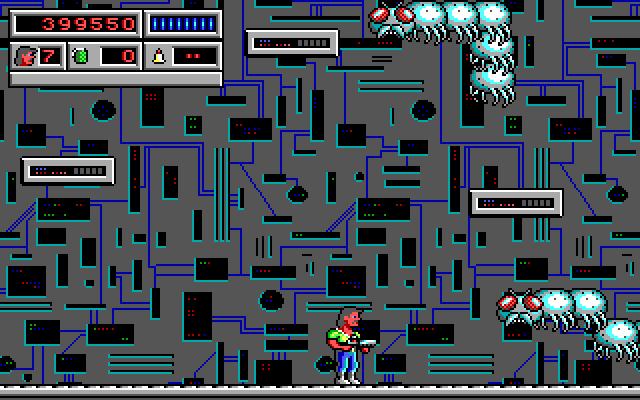This screenshot has width=640, height=400.
Task: Click the player face lives icon
Action: pyautogui.click(x=24, y=55)
